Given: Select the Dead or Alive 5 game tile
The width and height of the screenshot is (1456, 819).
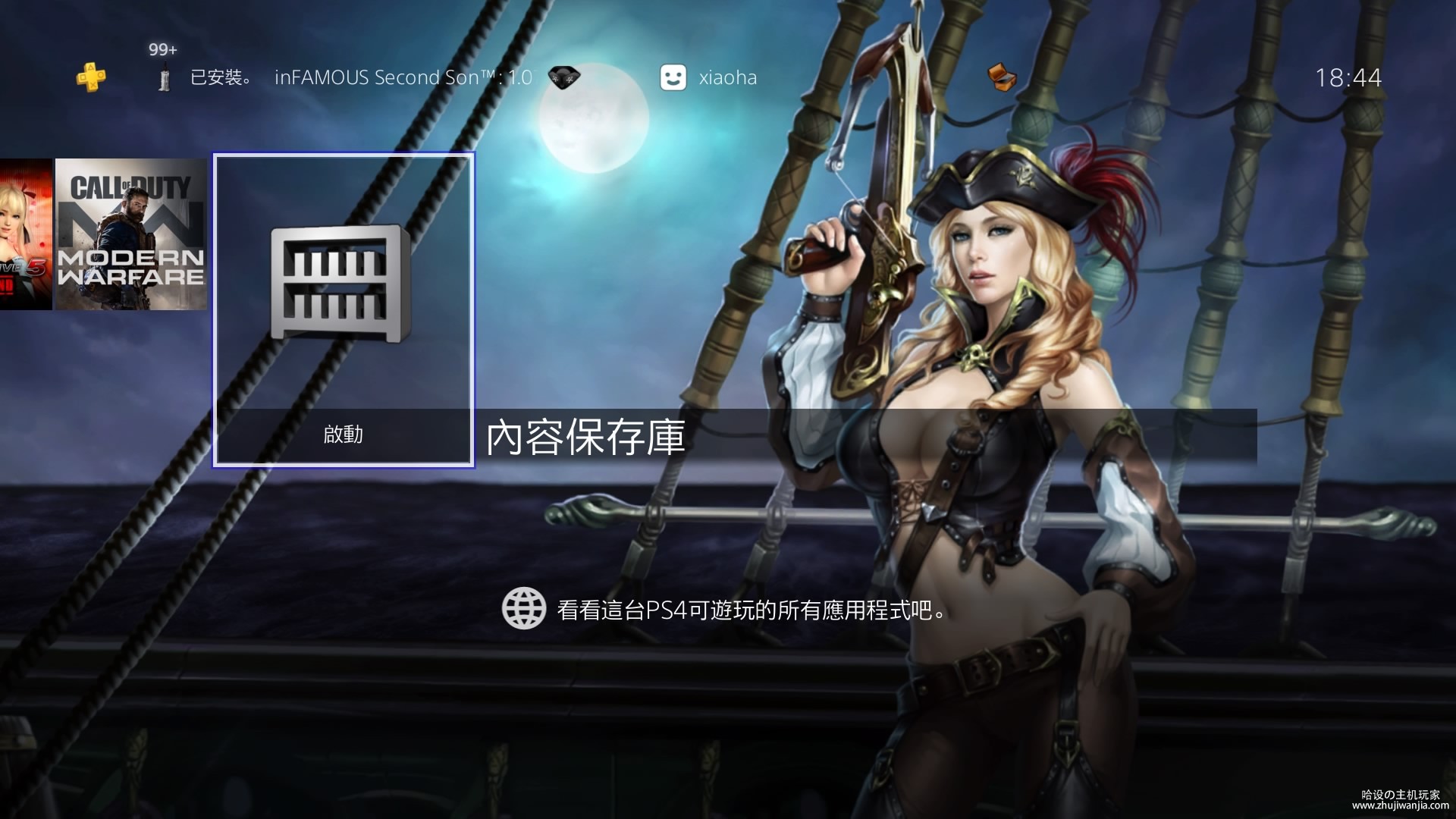Looking at the screenshot, I should [26, 234].
